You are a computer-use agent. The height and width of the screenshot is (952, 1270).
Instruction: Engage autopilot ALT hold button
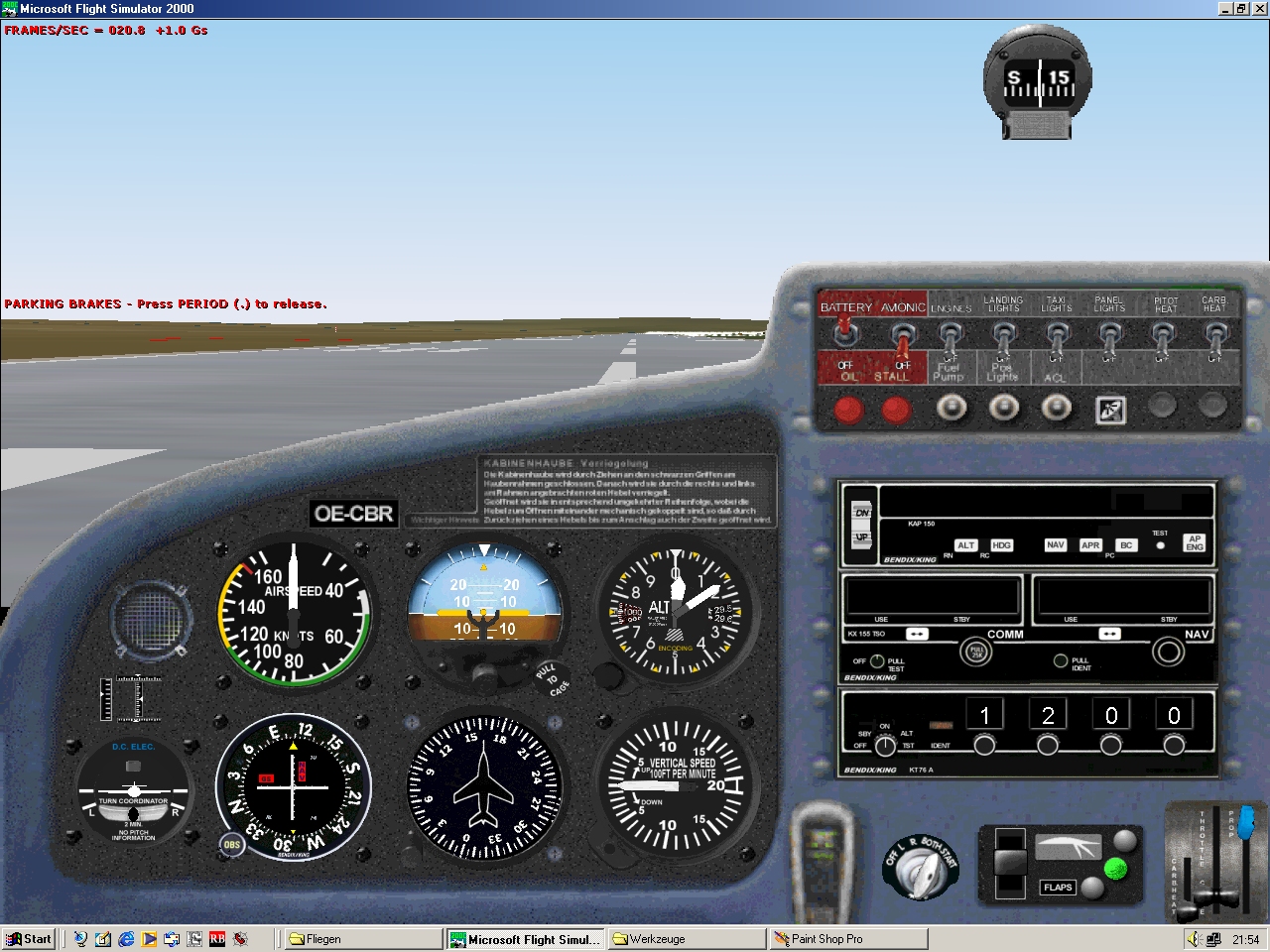click(965, 545)
